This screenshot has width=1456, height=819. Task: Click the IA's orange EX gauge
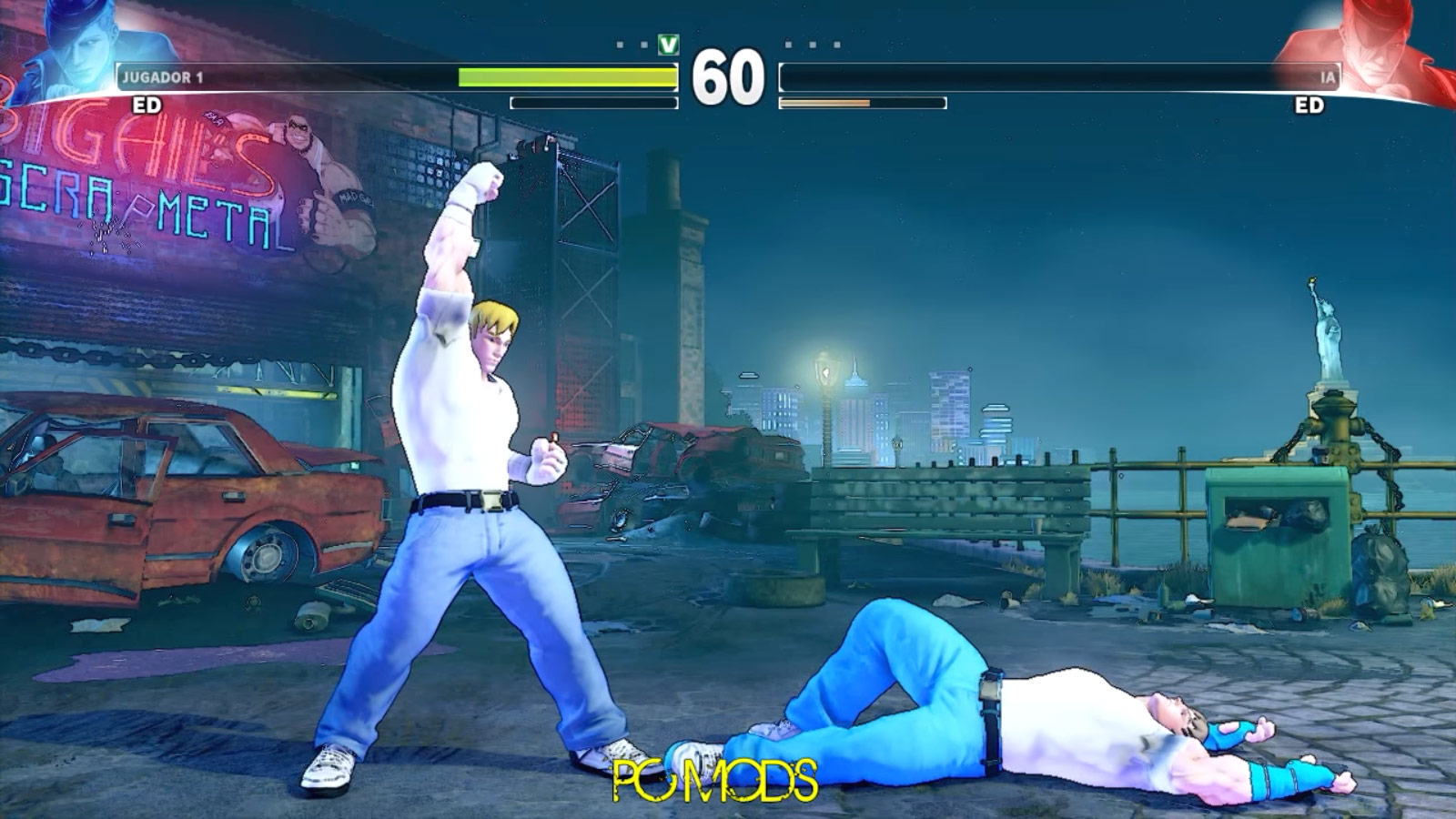click(x=824, y=102)
